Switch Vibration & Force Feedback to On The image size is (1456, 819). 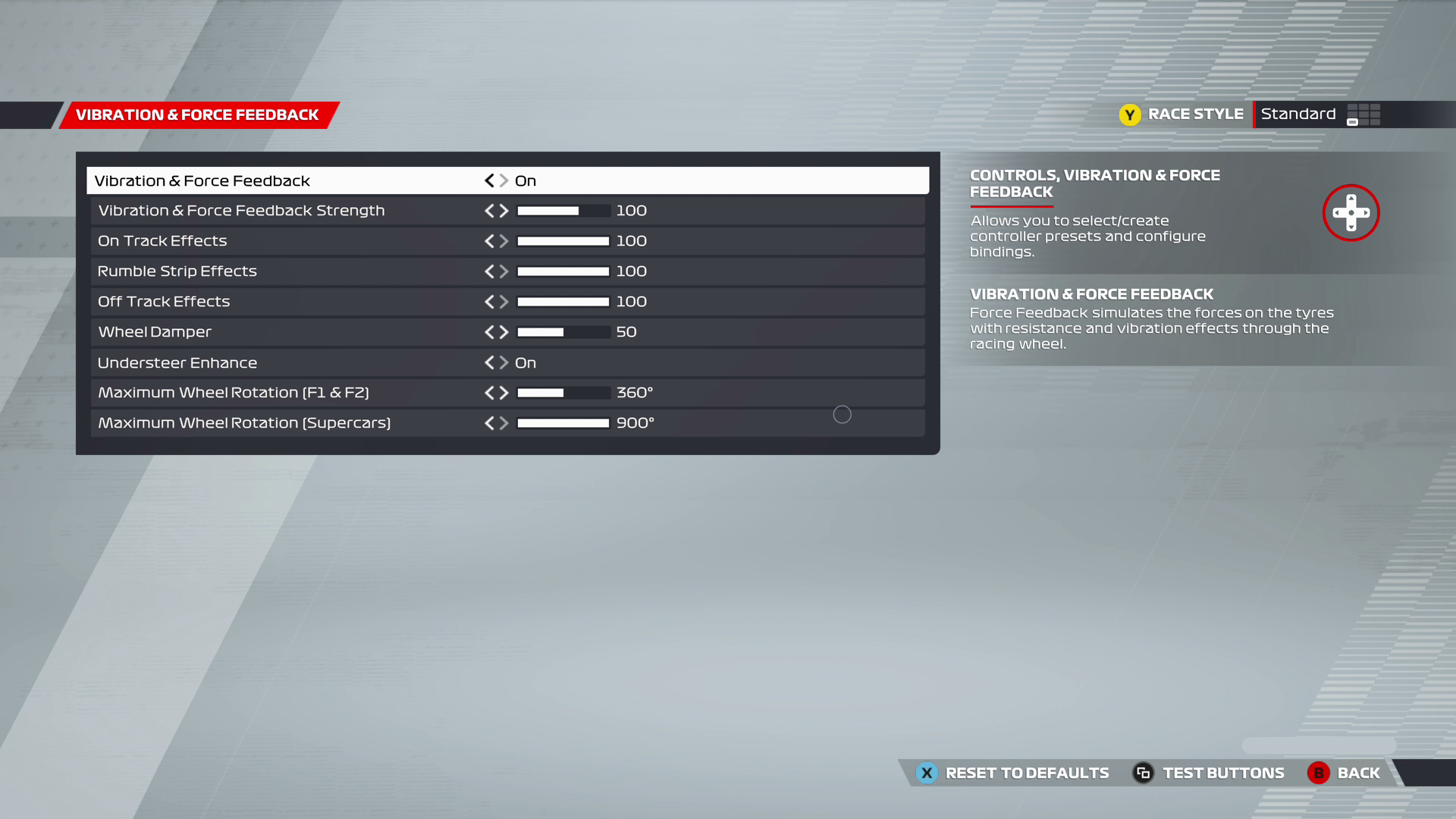(503, 180)
